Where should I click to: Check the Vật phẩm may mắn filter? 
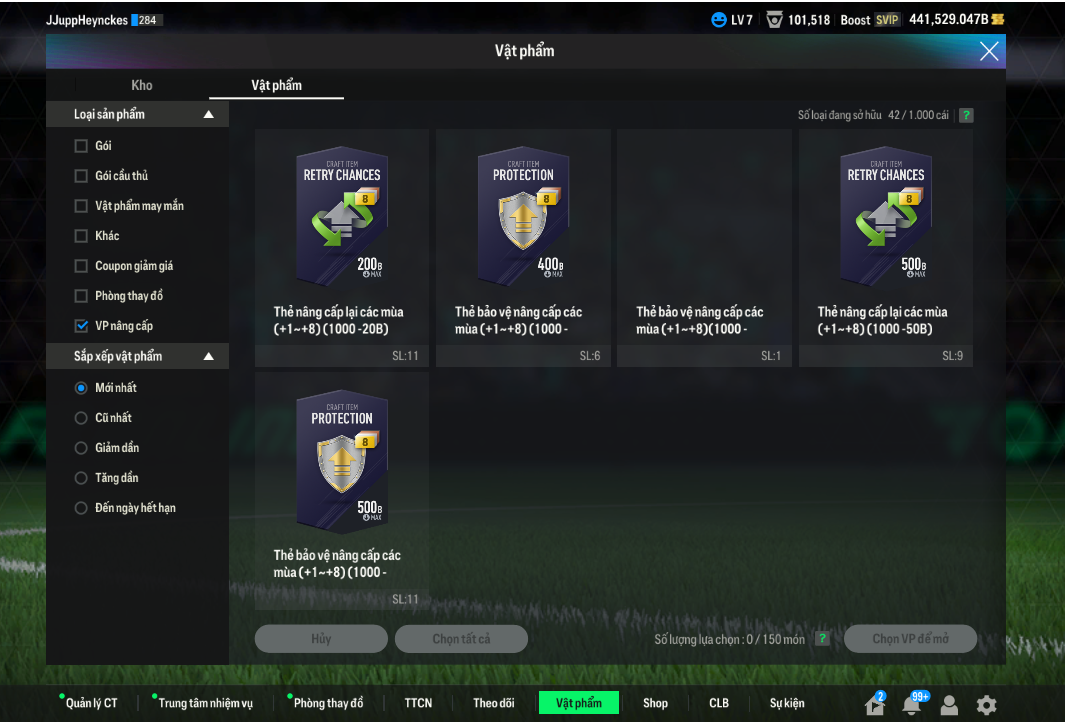(x=82, y=206)
